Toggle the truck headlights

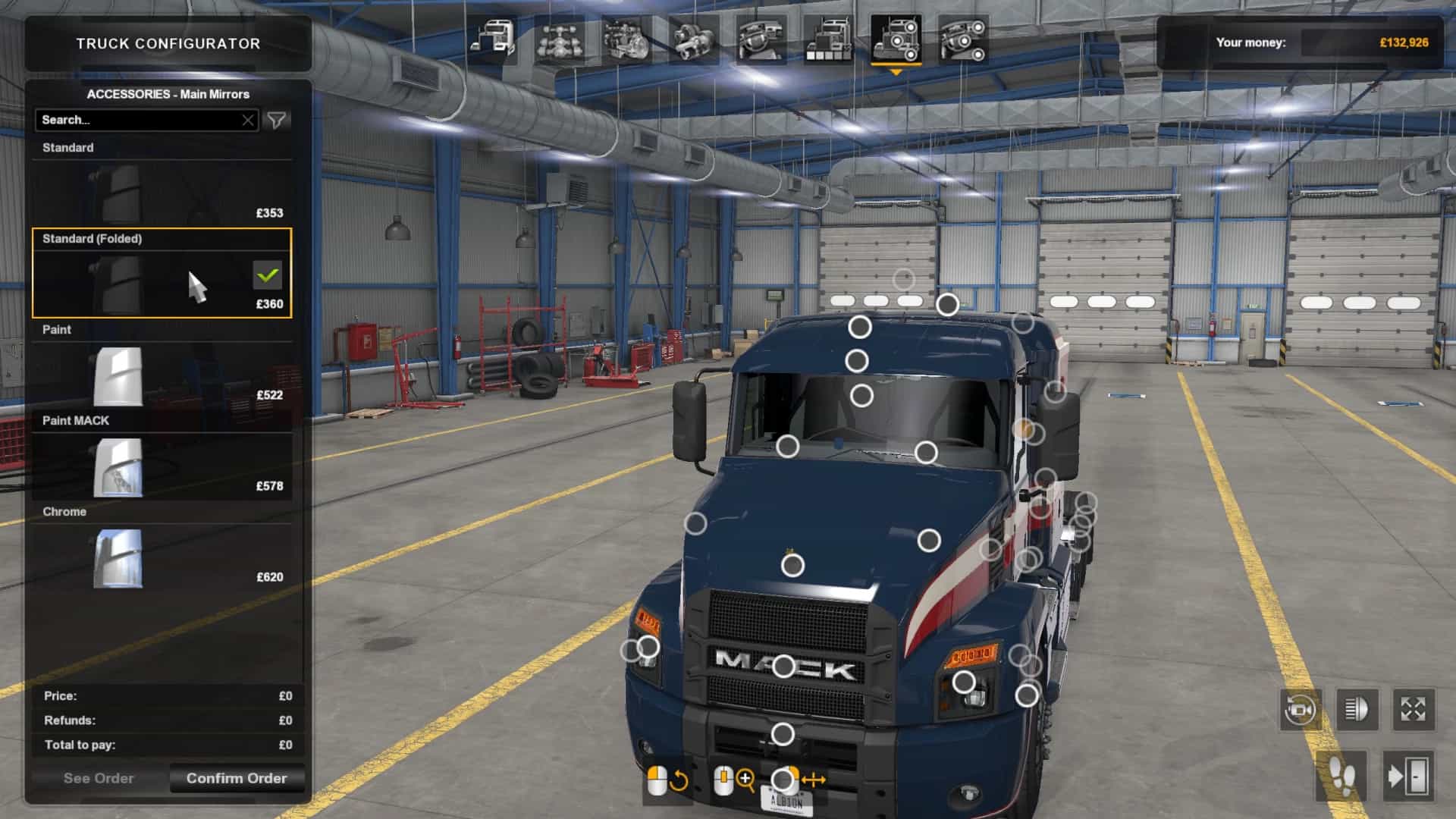pos(1357,710)
